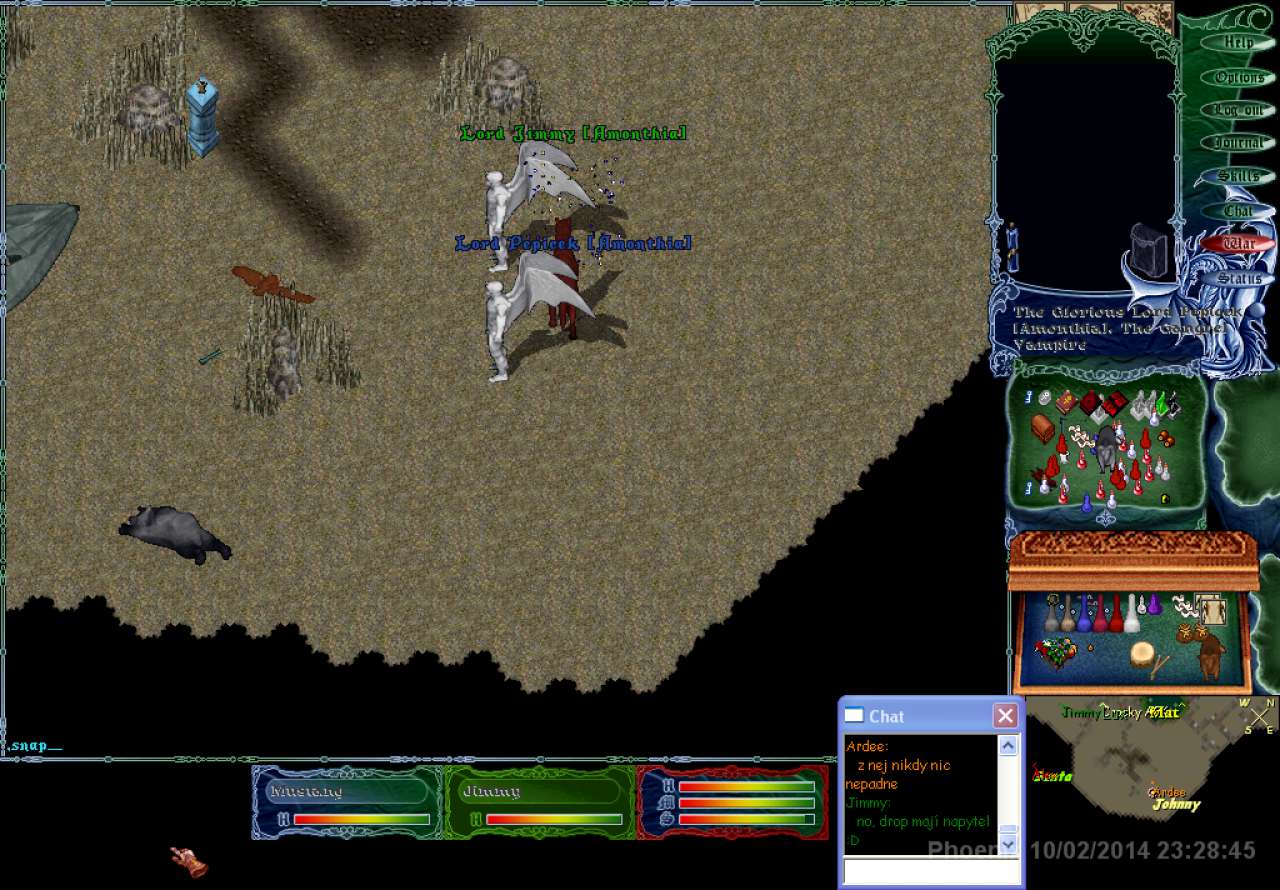Image resolution: width=1280 pixels, height=890 pixels.
Task: Select the purple potion in wooden container
Action: [1153, 607]
